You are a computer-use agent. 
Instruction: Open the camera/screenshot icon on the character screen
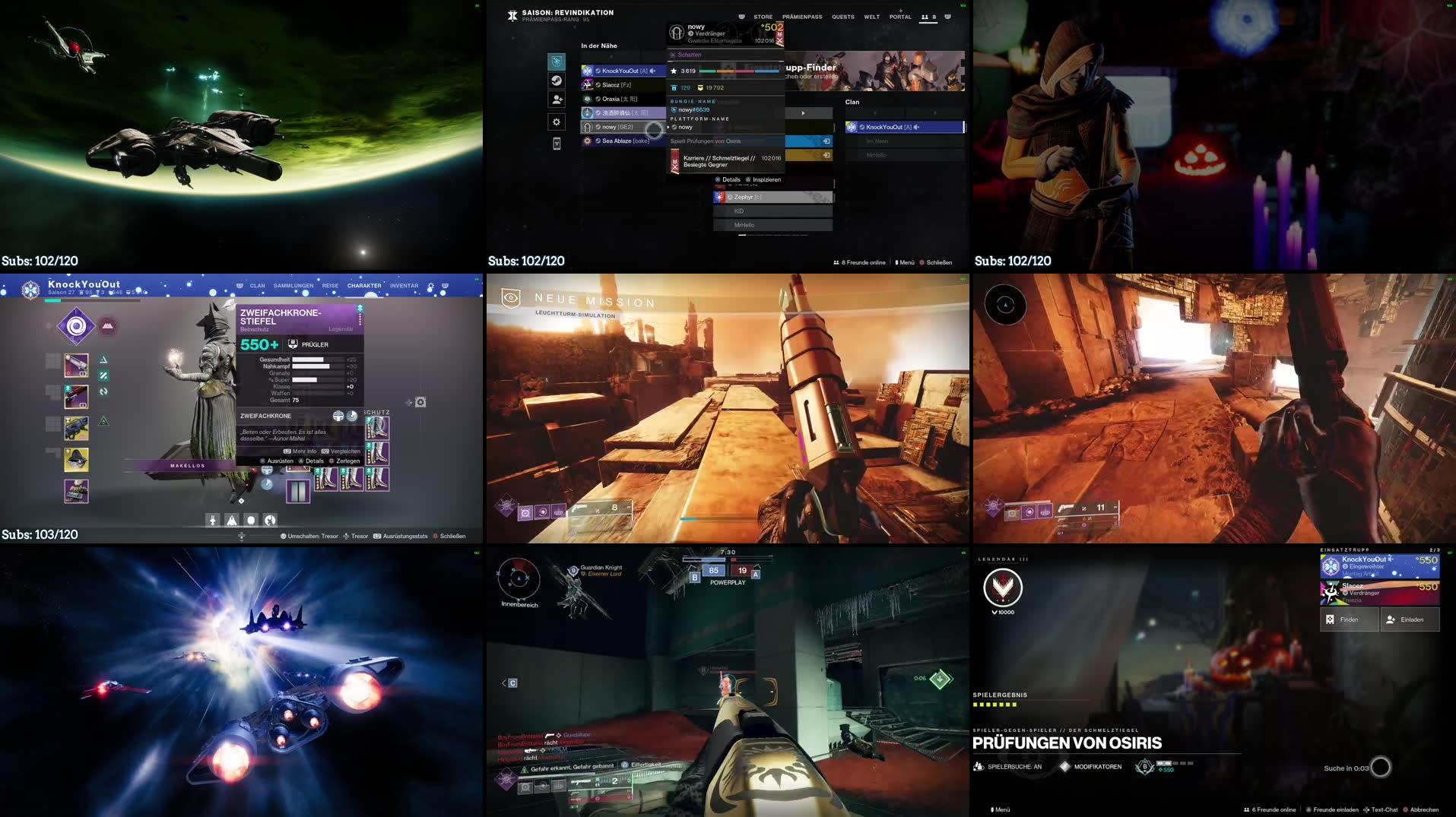(x=421, y=402)
